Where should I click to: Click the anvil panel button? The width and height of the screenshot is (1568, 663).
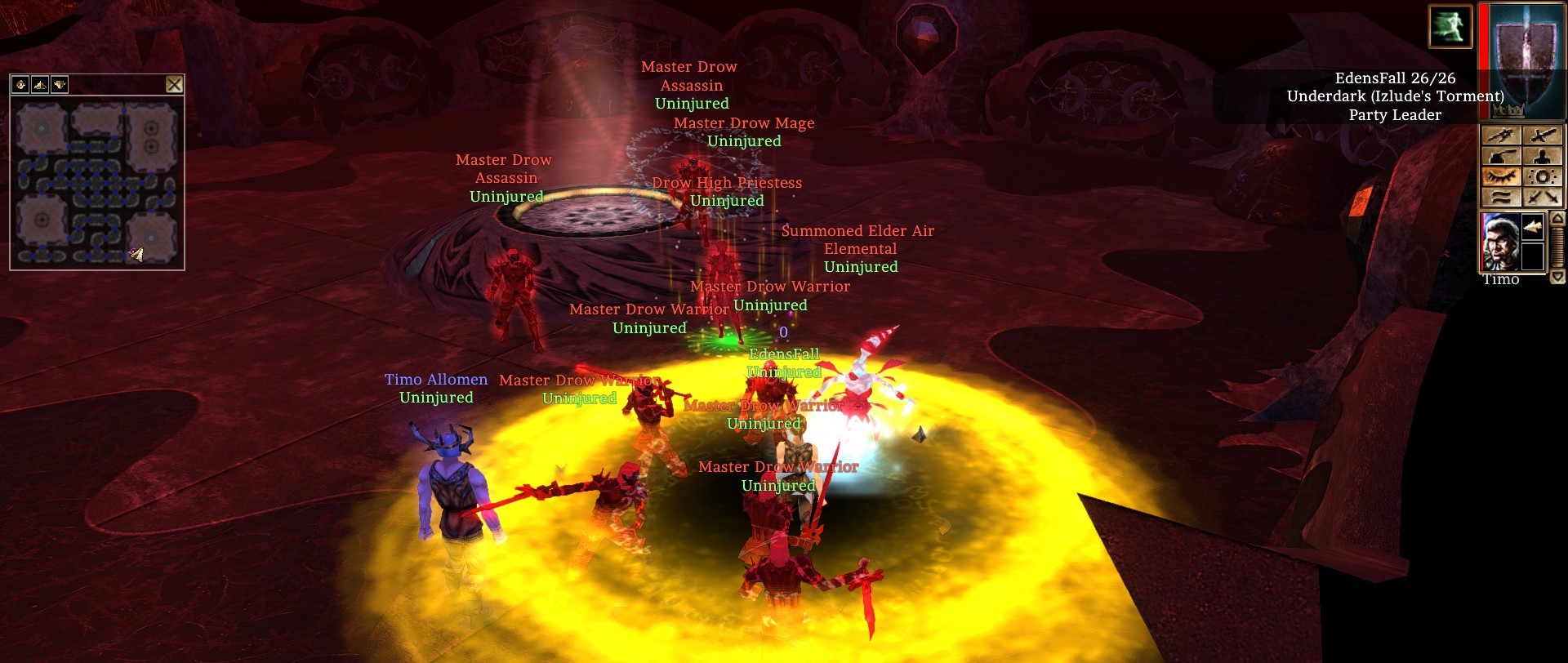tap(1501, 156)
